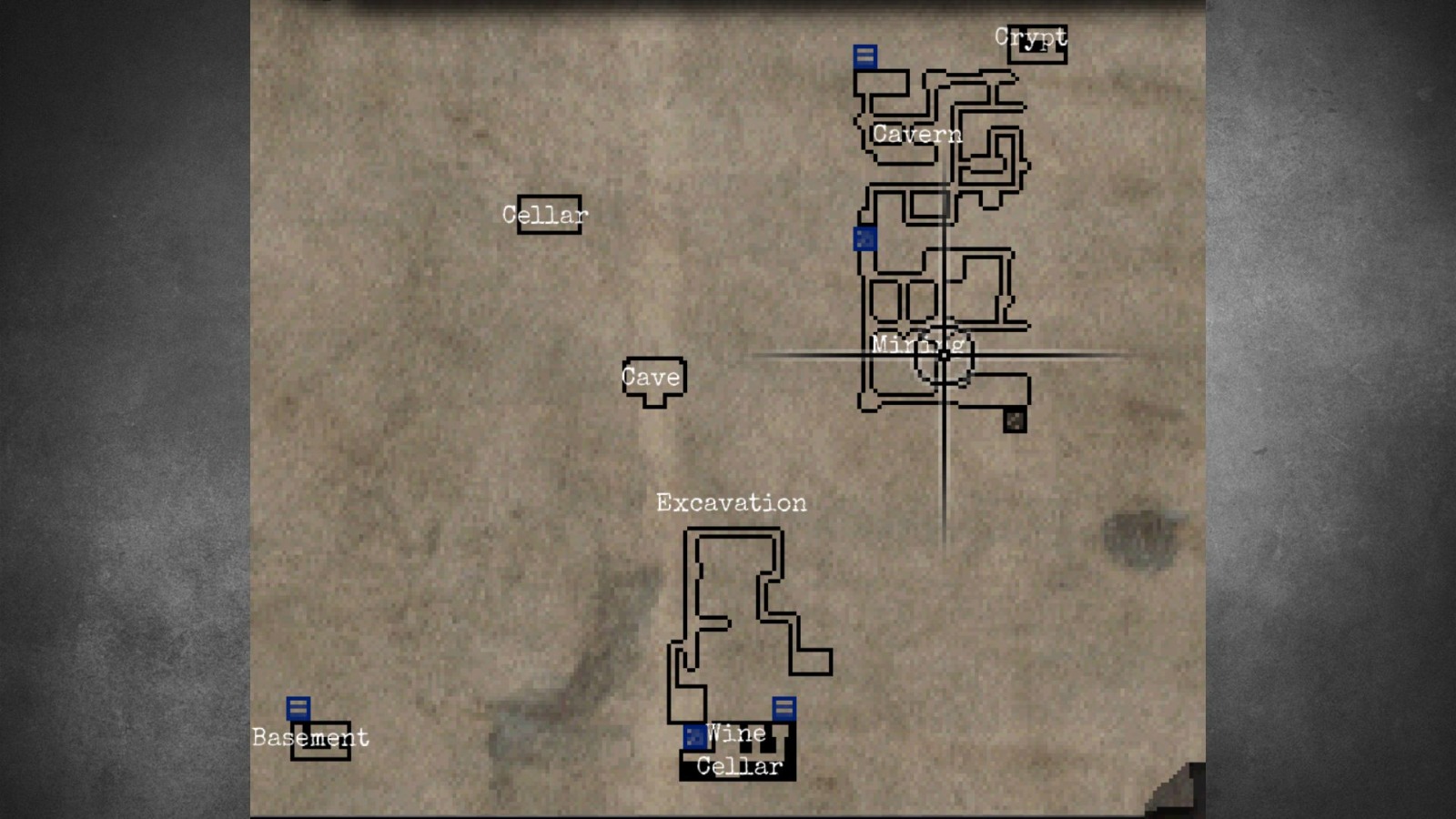Click the vertical line running through the Mining map
The image size is (1456, 819).
pos(945,473)
